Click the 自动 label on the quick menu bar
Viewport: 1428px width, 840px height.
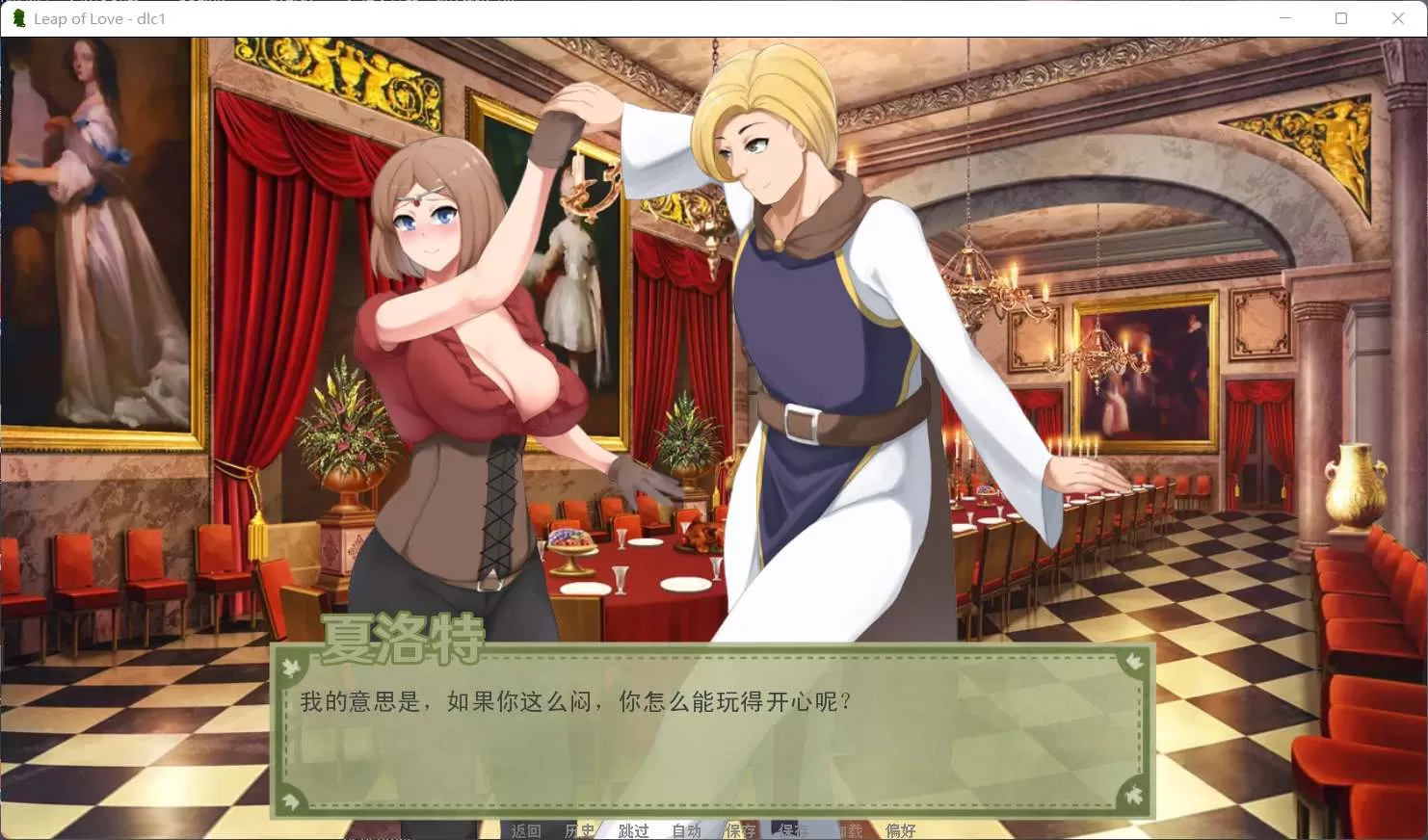tap(686, 829)
